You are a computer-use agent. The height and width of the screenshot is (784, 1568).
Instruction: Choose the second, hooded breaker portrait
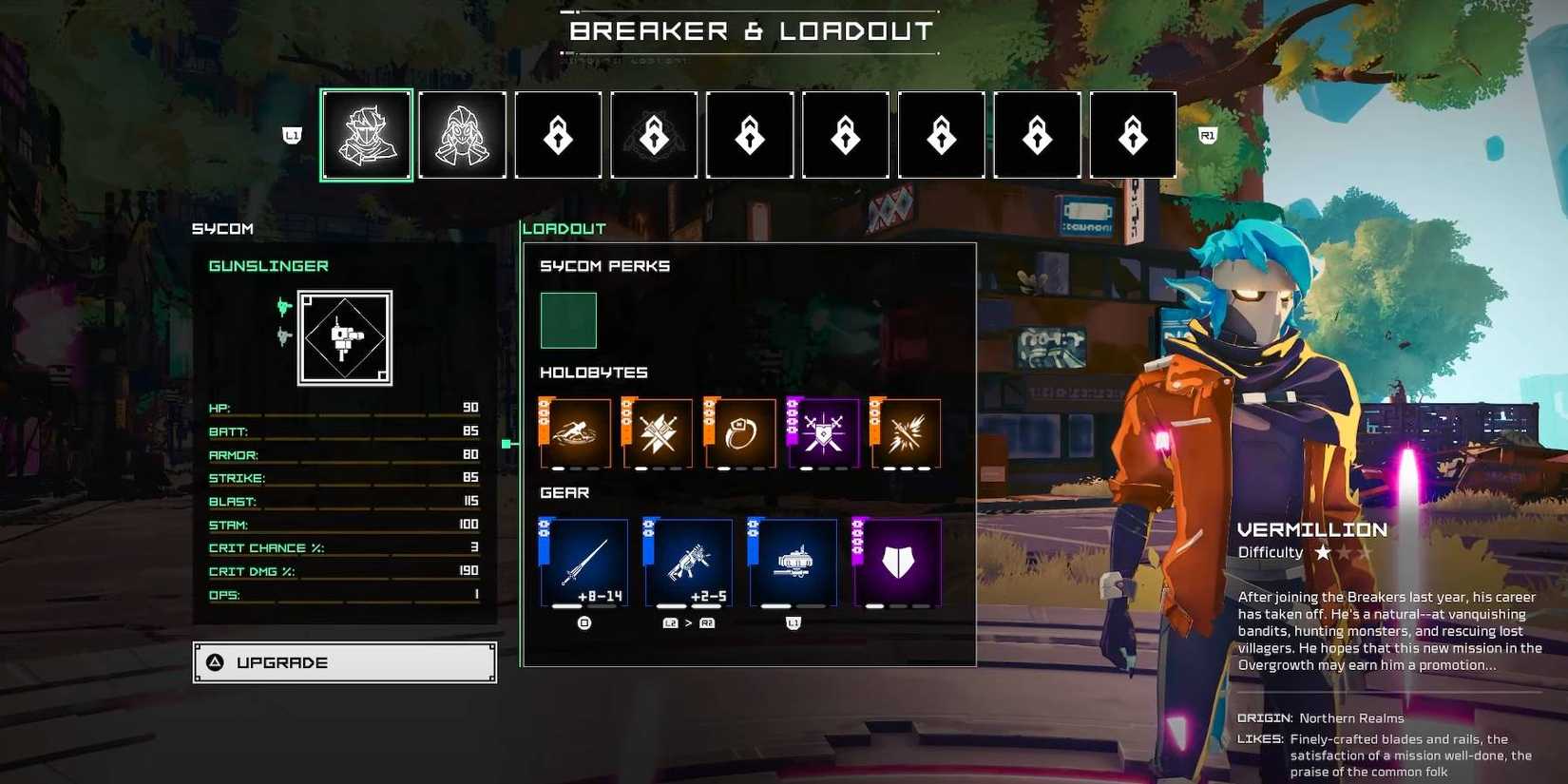463,135
